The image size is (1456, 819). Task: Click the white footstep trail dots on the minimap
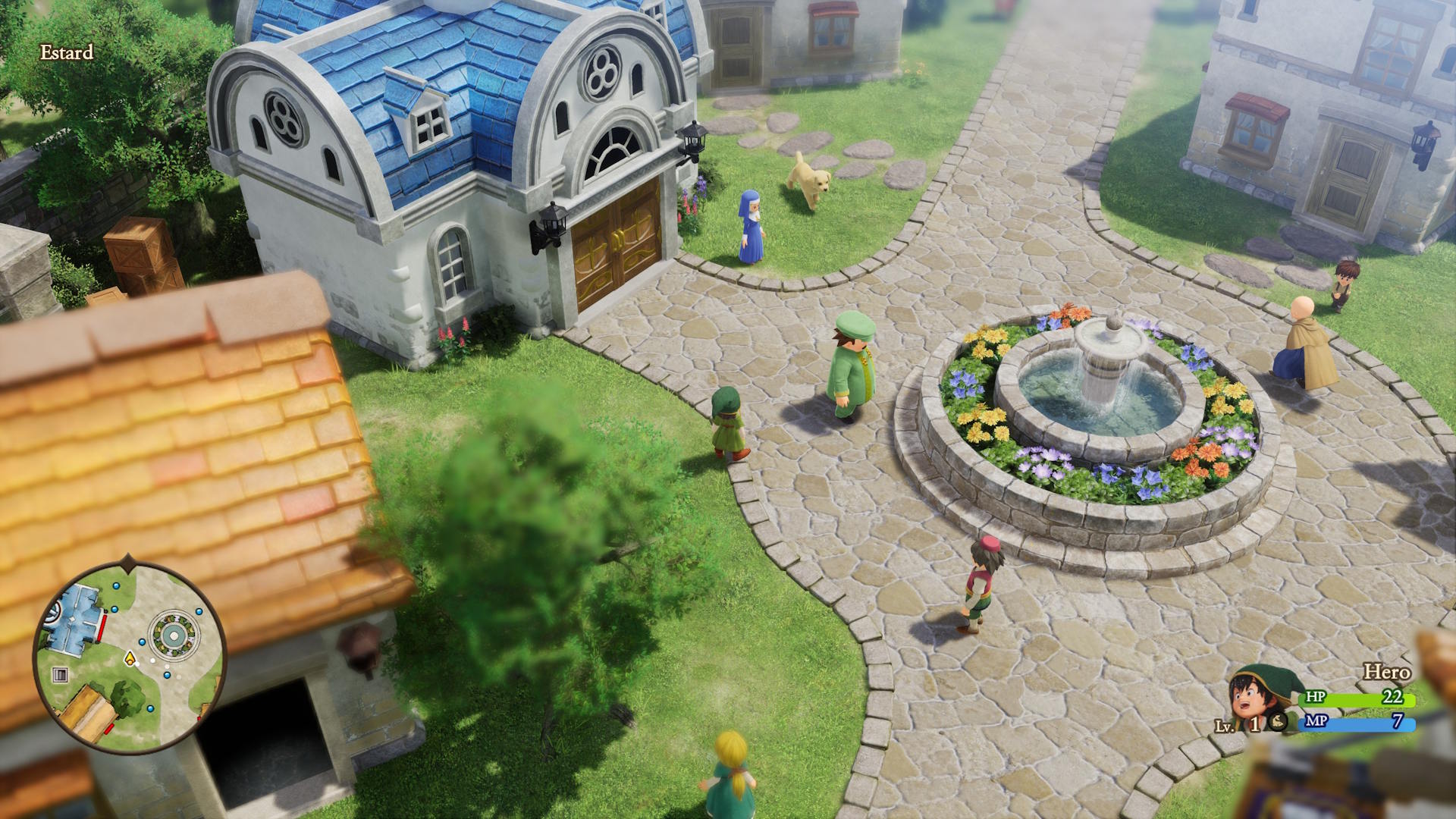154,660
